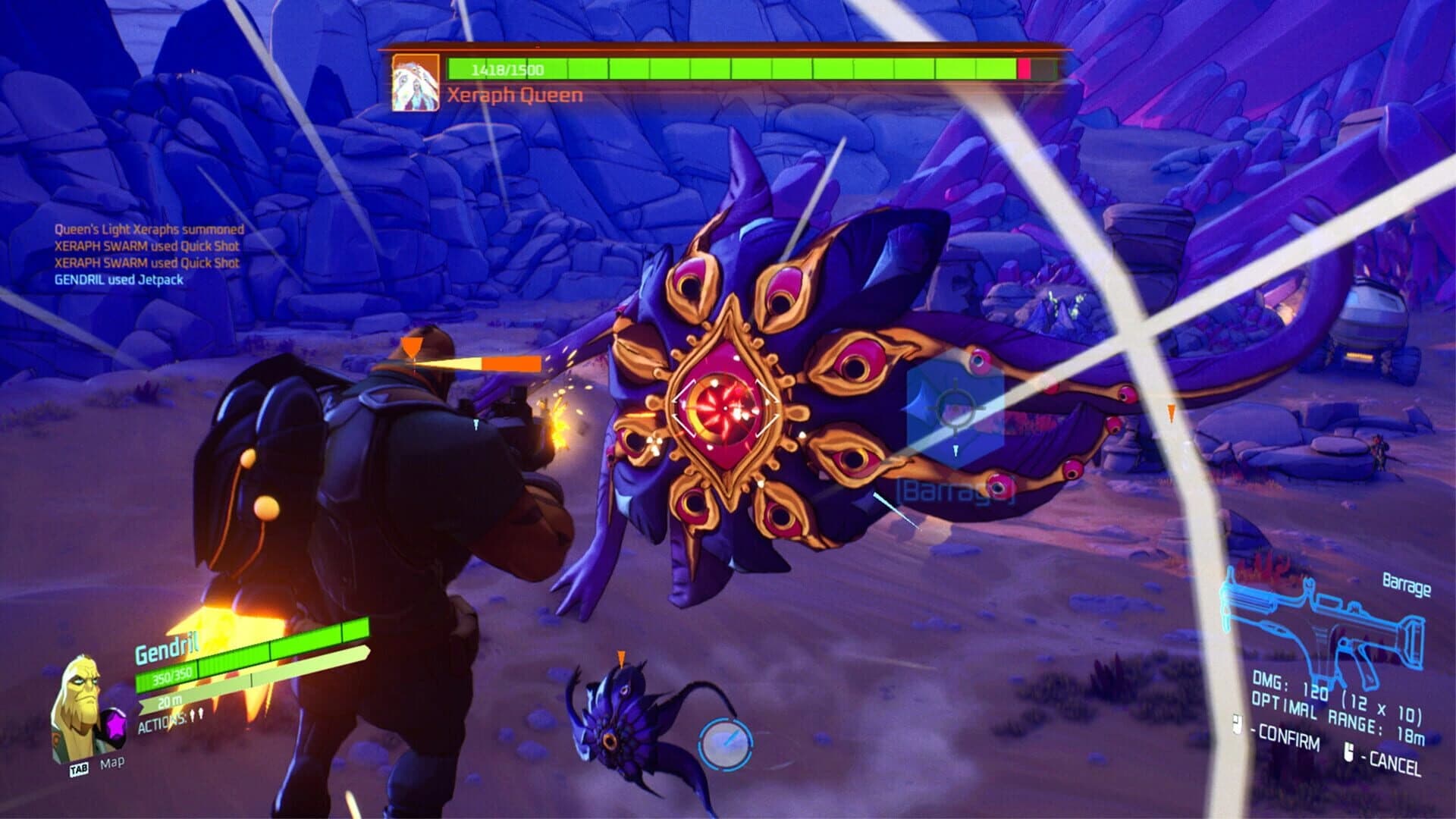Click the right mouse Cancel icon
1456x819 pixels.
1349,753
